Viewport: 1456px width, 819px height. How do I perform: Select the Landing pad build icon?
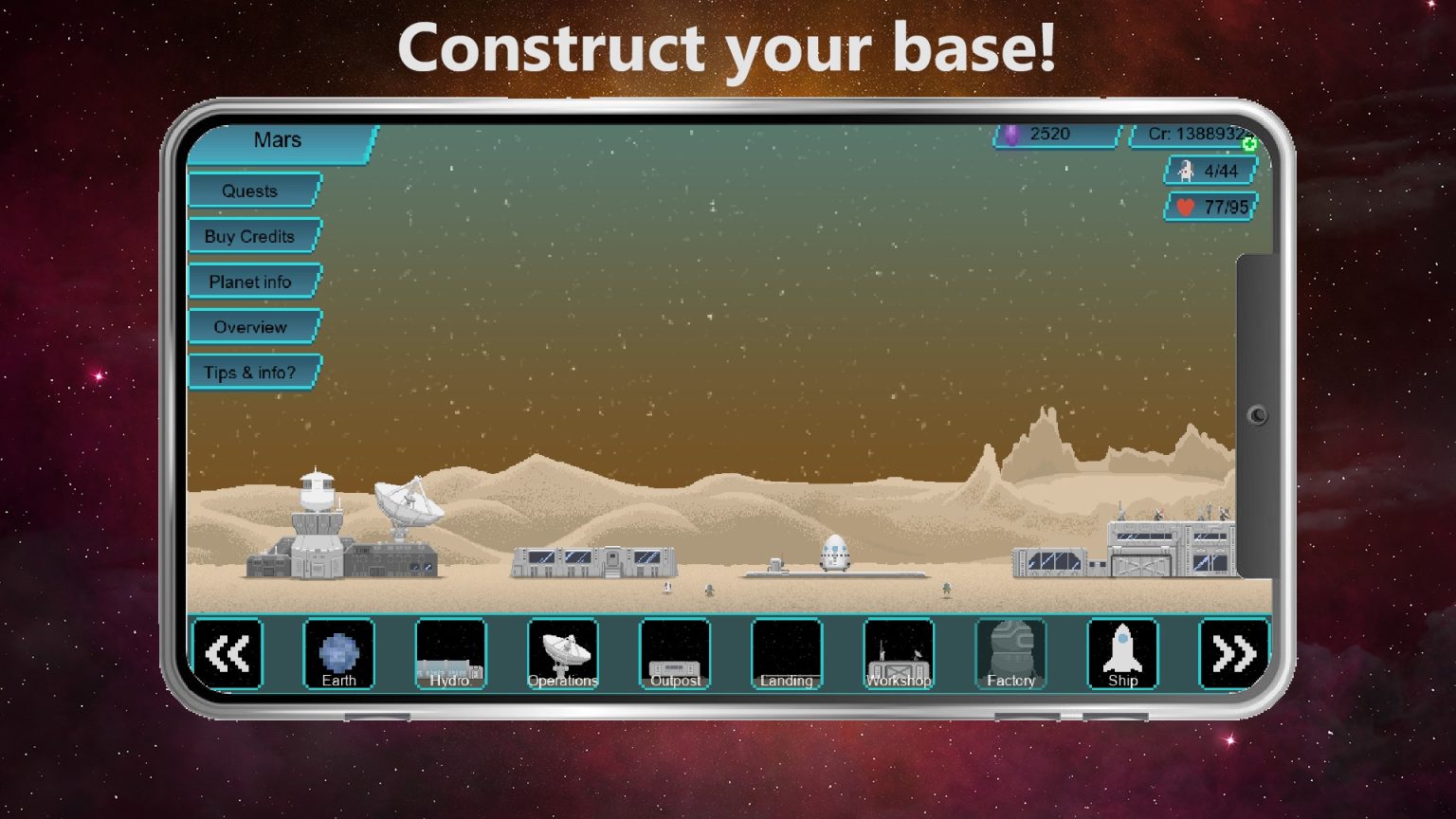pyautogui.click(x=786, y=652)
